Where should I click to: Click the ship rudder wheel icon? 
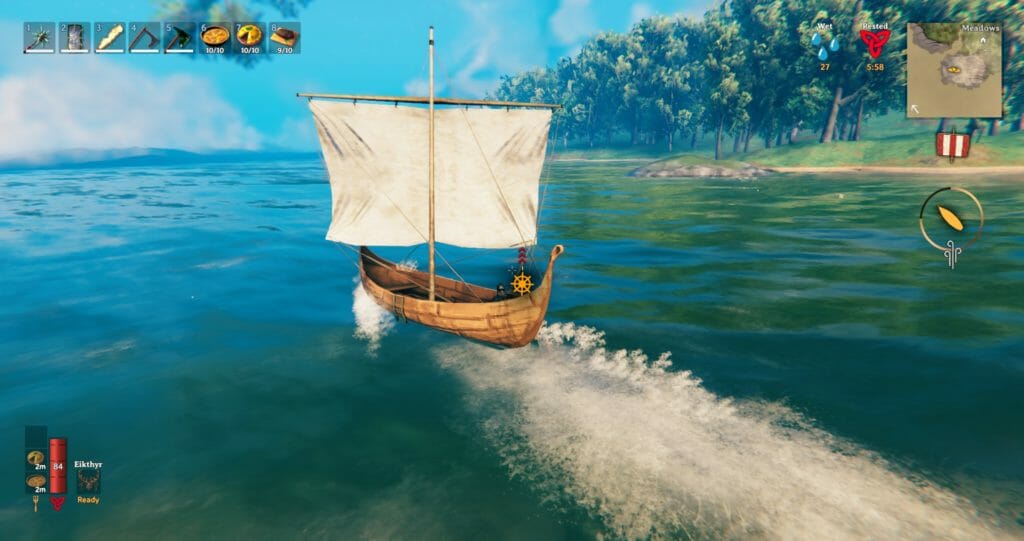[x=521, y=283]
